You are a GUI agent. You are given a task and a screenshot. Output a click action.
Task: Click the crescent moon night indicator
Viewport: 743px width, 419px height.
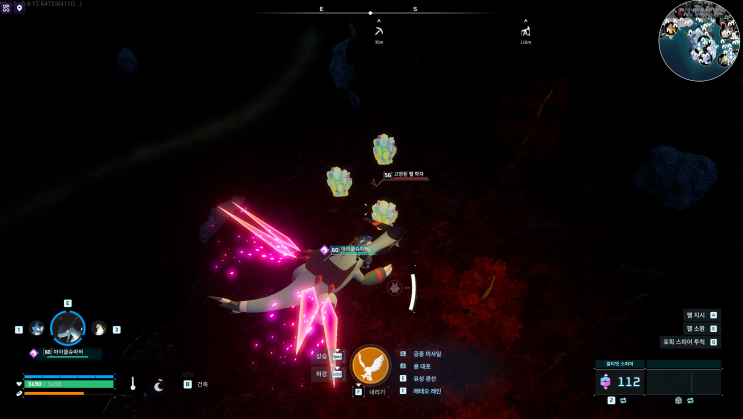point(158,385)
